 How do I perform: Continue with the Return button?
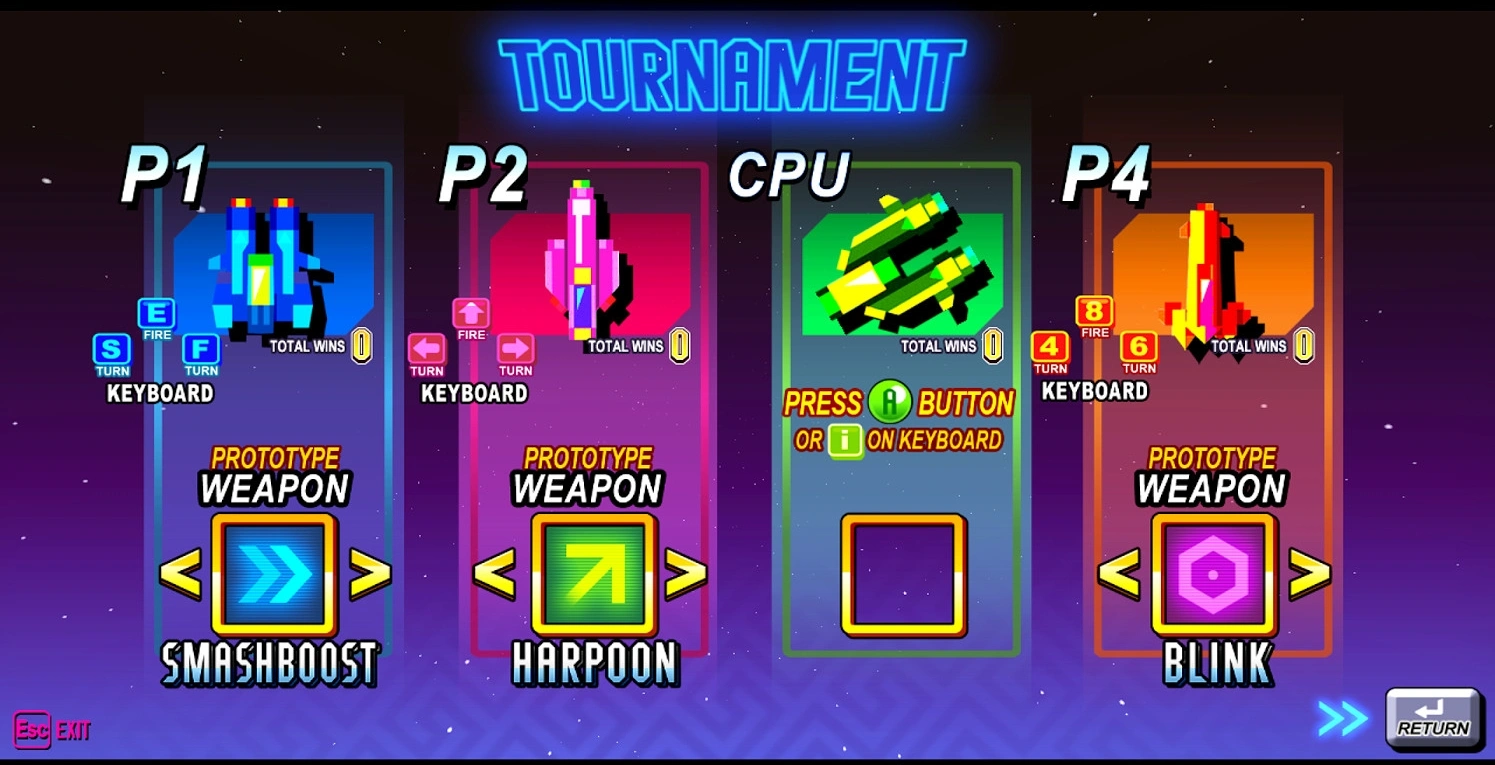coord(1433,718)
